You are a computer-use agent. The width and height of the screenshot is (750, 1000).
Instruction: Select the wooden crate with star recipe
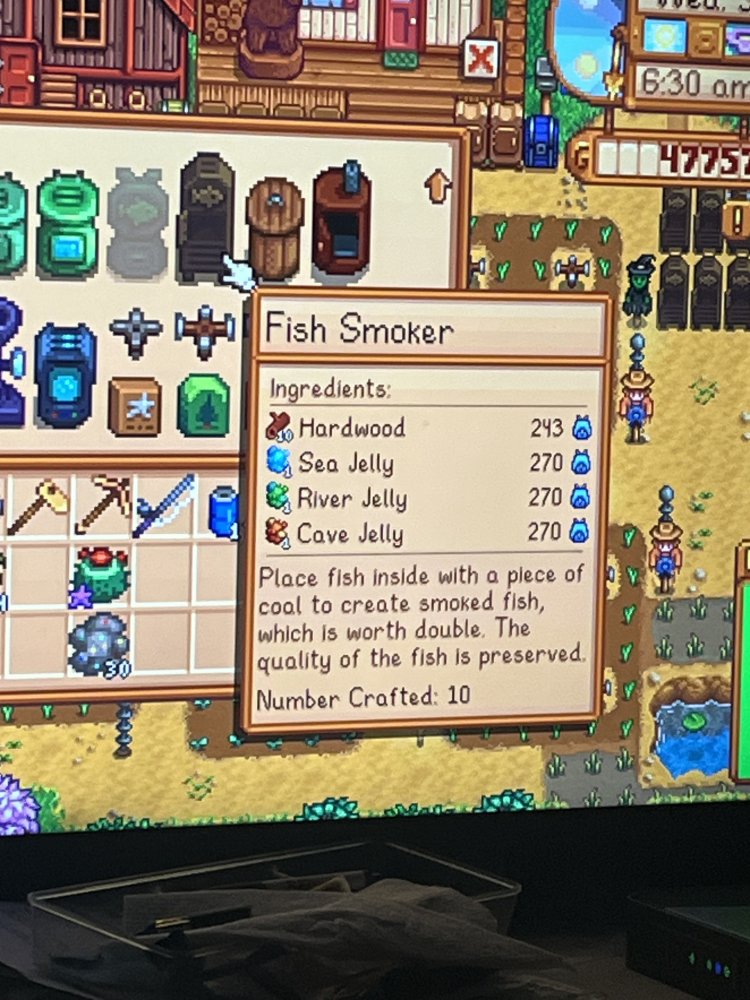(134, 405)
